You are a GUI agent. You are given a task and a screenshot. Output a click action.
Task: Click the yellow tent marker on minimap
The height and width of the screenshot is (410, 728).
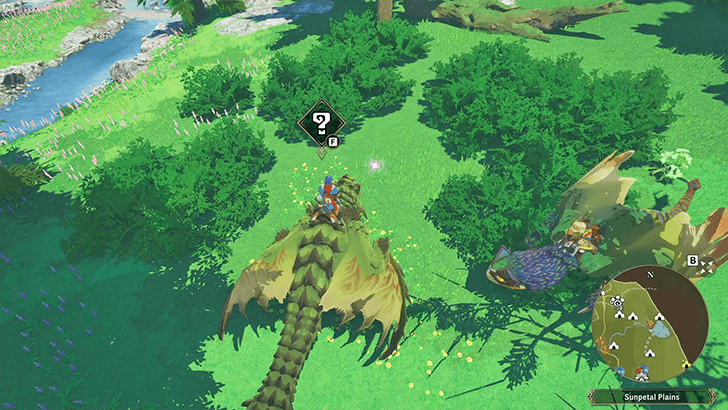click(687, 365)
